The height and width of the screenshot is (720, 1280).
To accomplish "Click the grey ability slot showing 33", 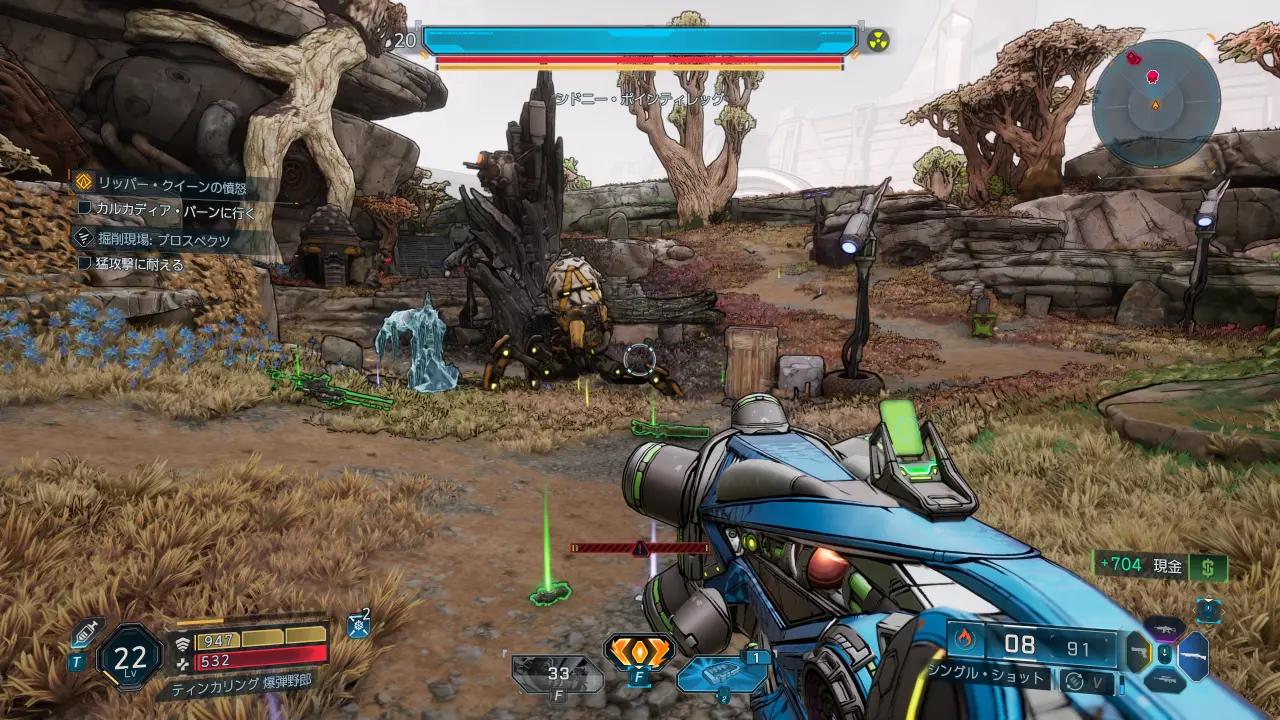I will coord(558,673).
